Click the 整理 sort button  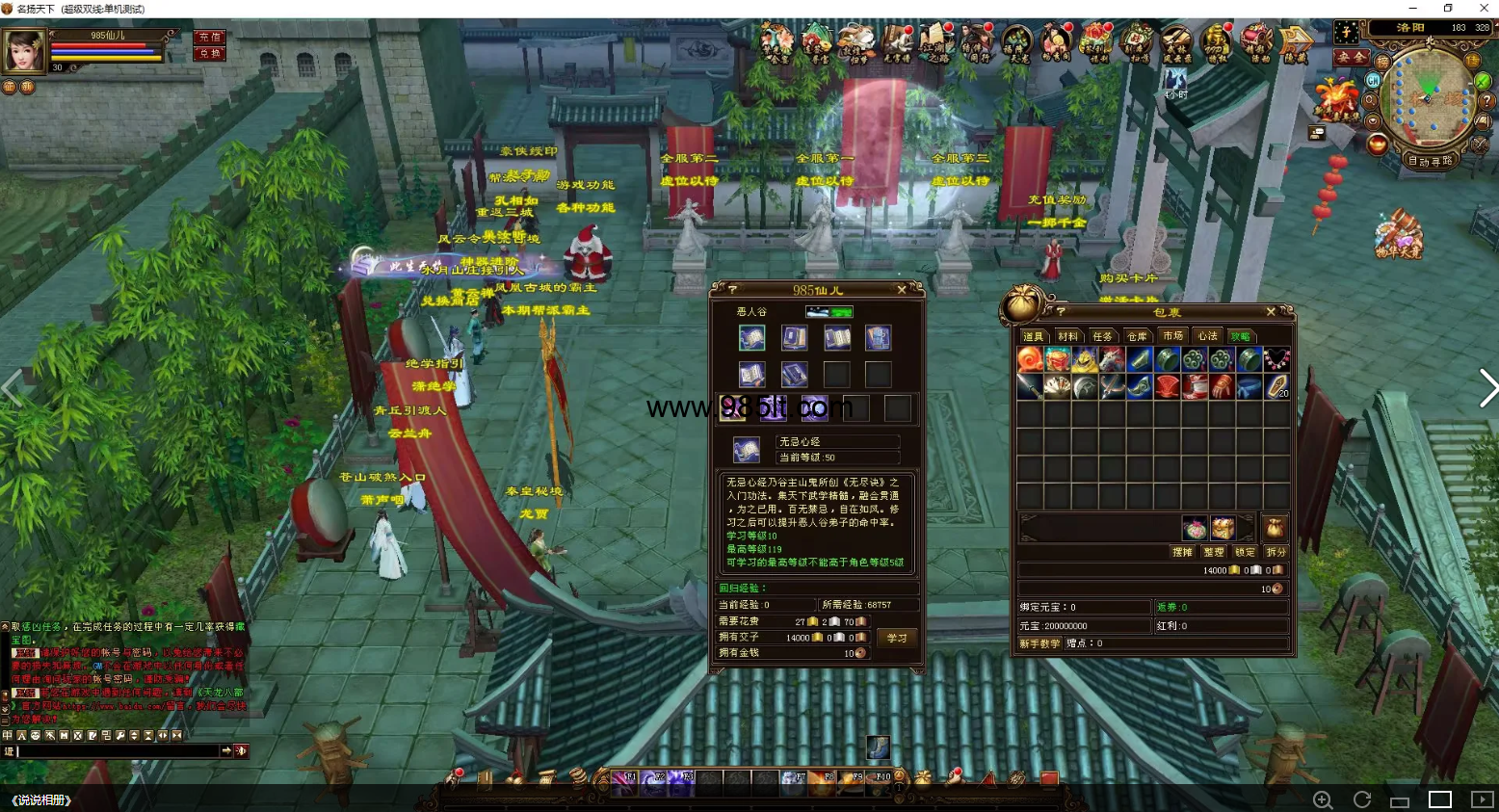pos(1213,552)
